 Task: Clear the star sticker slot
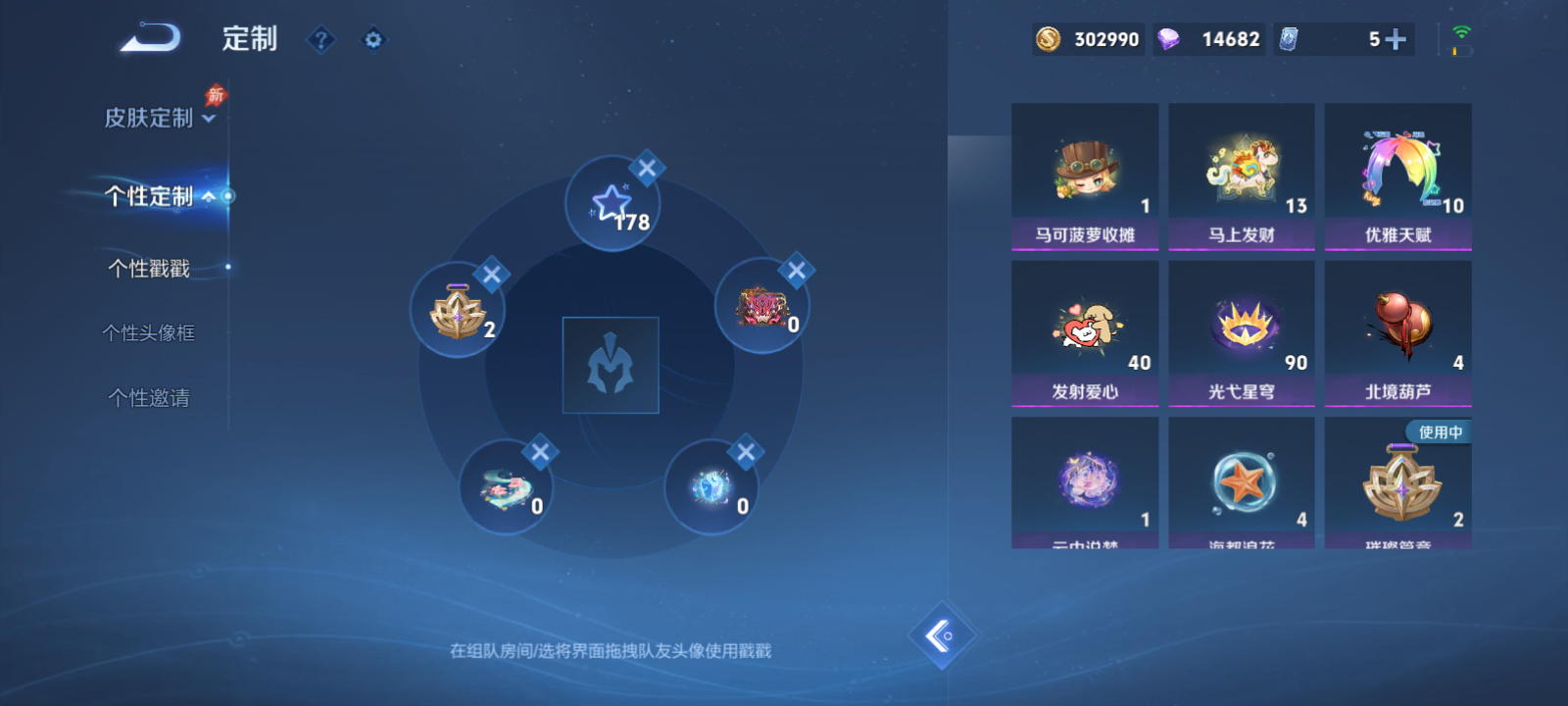645,170
